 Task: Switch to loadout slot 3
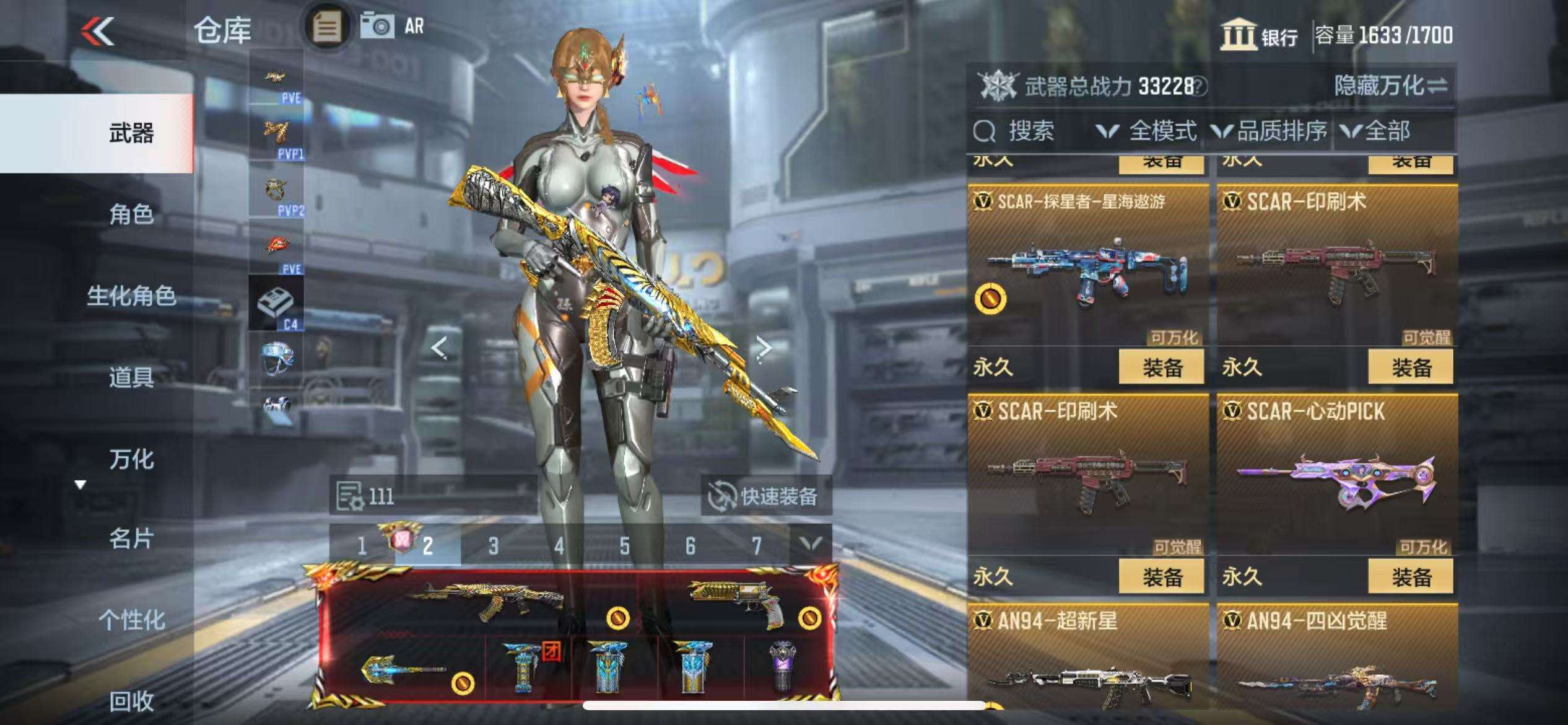493,546
